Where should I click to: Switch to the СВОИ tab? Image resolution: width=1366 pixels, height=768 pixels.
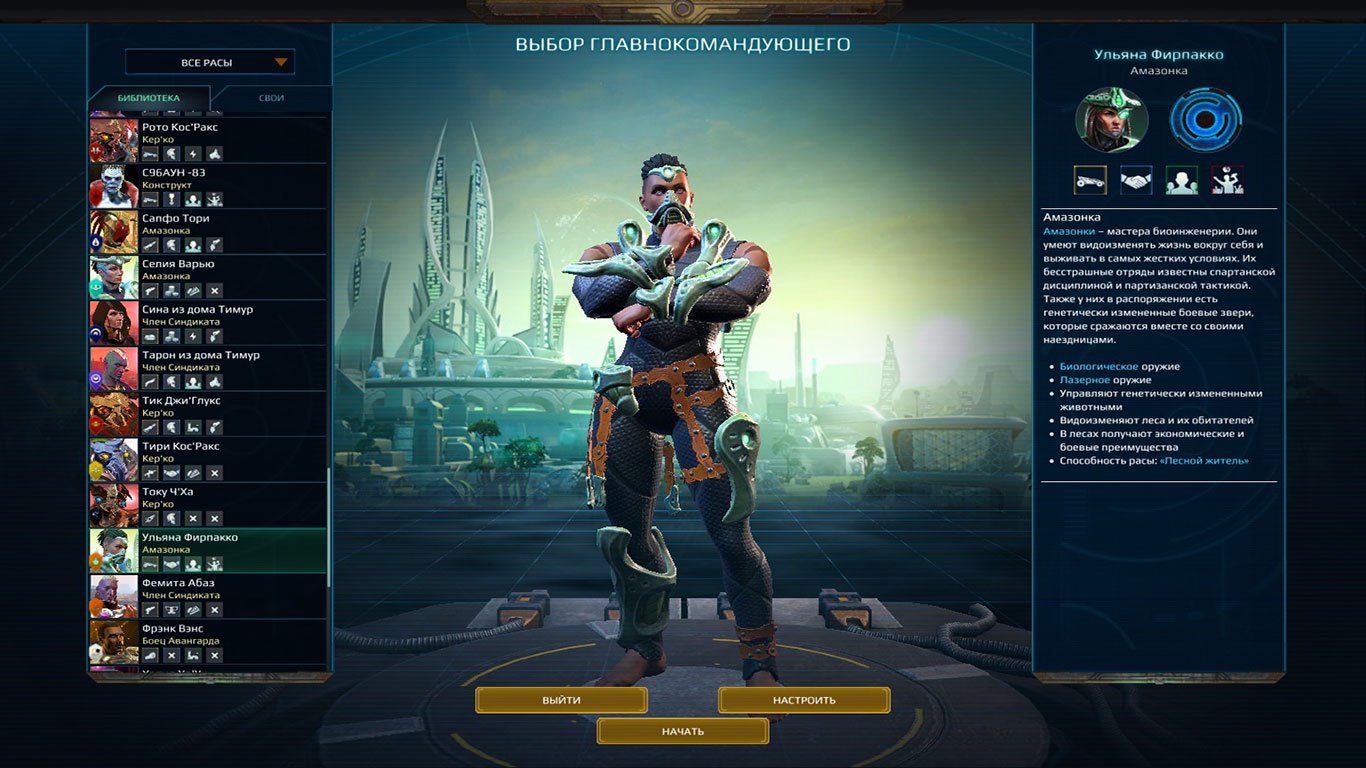(270, 98)
